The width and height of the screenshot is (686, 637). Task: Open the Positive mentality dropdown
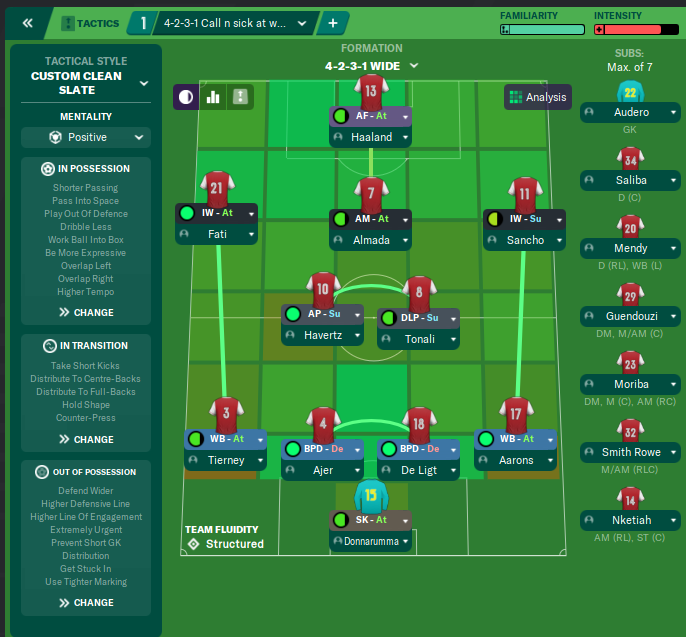pos(84,137)
